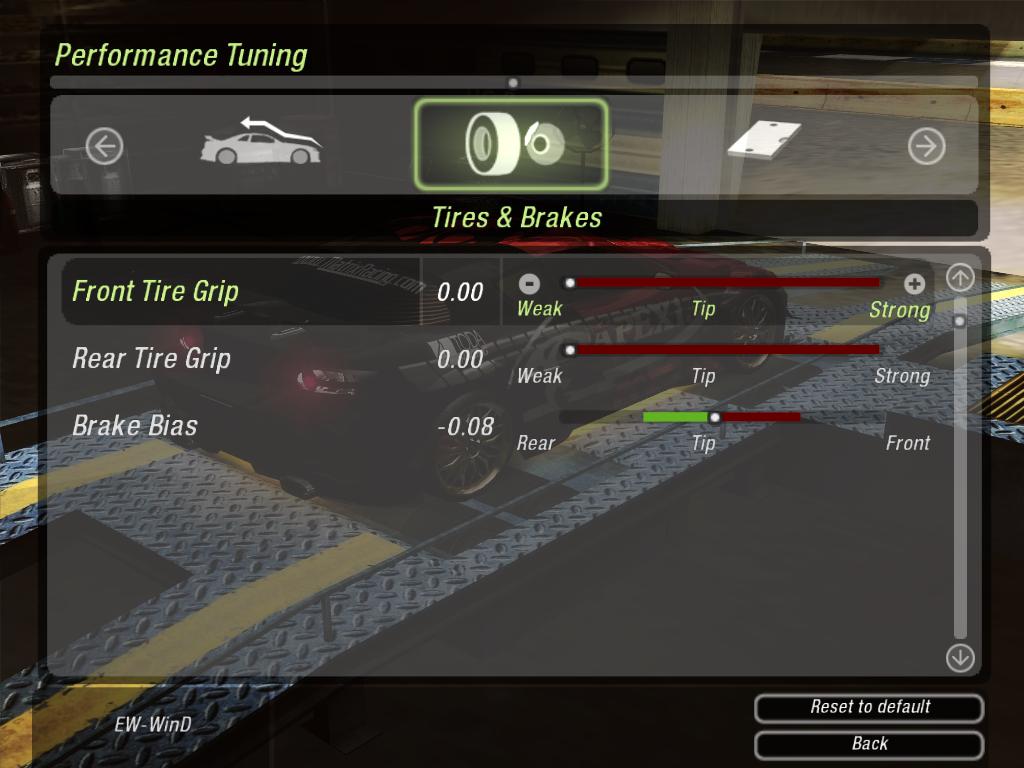Increase Front Tire Grip with plus button

(914, 283)
